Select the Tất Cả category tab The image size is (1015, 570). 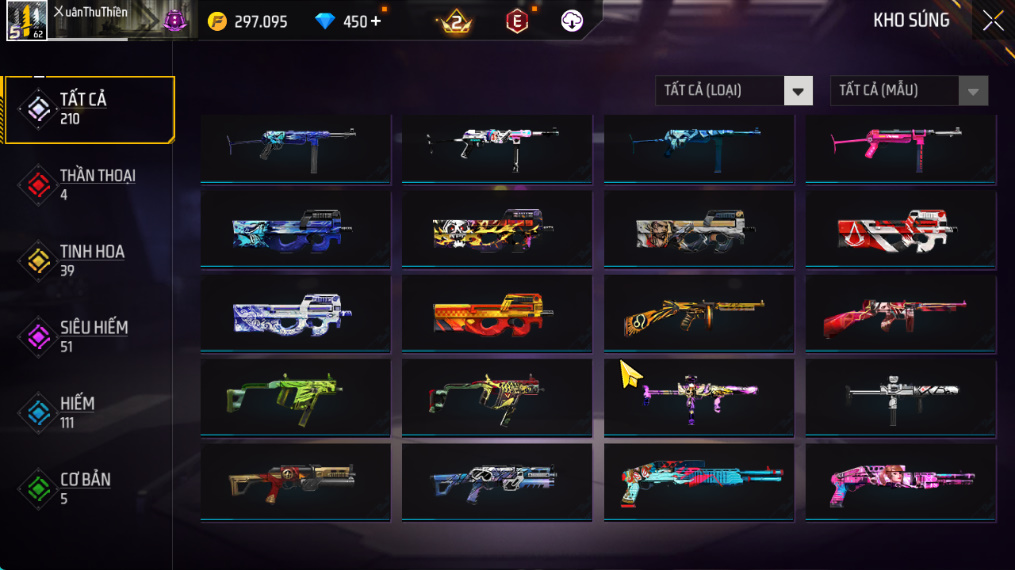pos(88,108)
